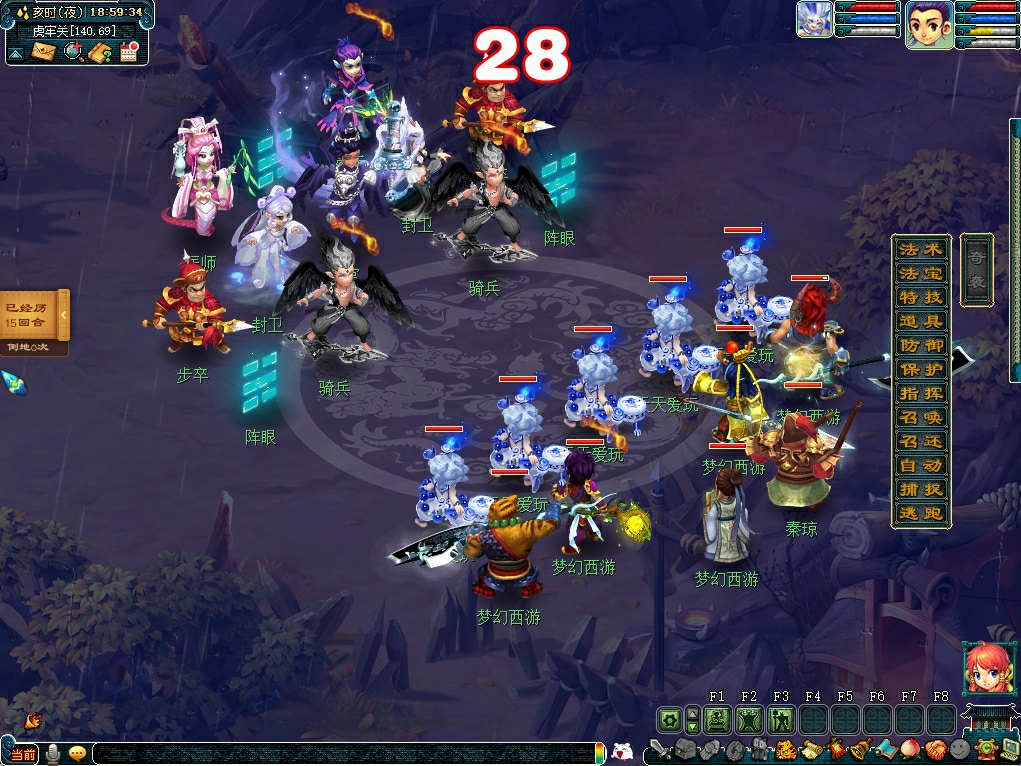Open the 法宝 magic treasure command
This screenshot has height=766, width=1021.
pos(921,273)
